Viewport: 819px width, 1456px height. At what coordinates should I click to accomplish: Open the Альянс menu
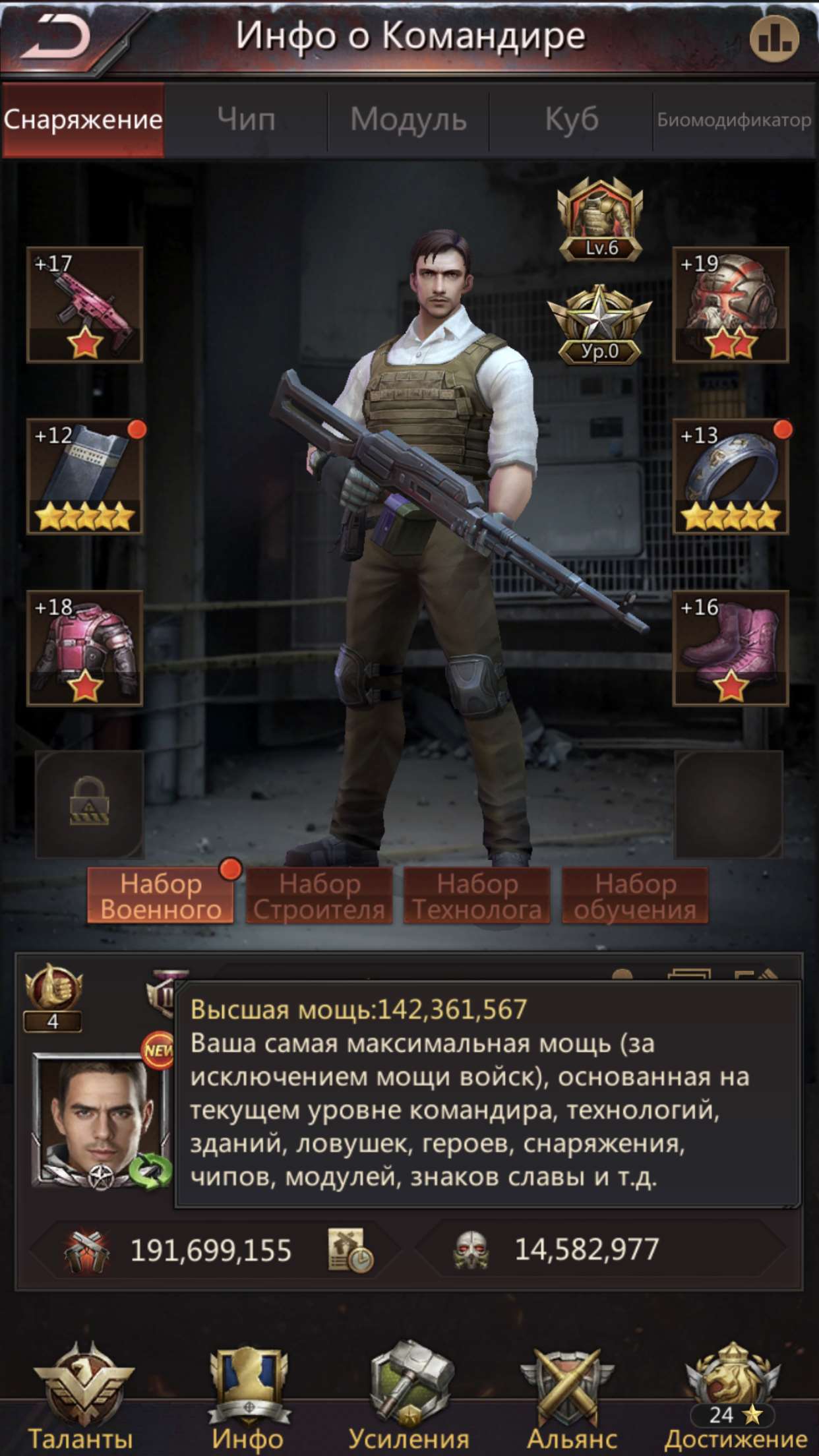coord(571,1398)
